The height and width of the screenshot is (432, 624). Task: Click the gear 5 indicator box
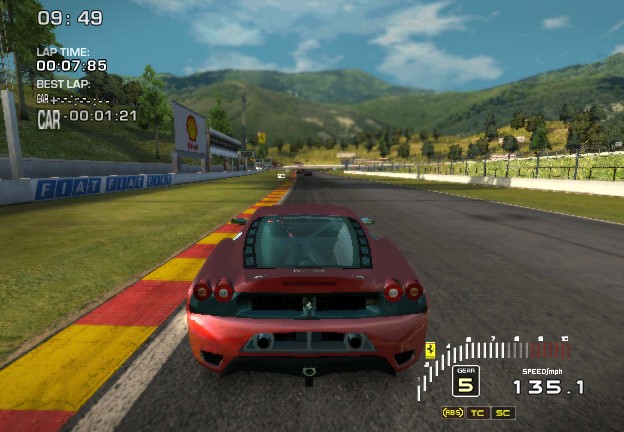coord(465,381)
